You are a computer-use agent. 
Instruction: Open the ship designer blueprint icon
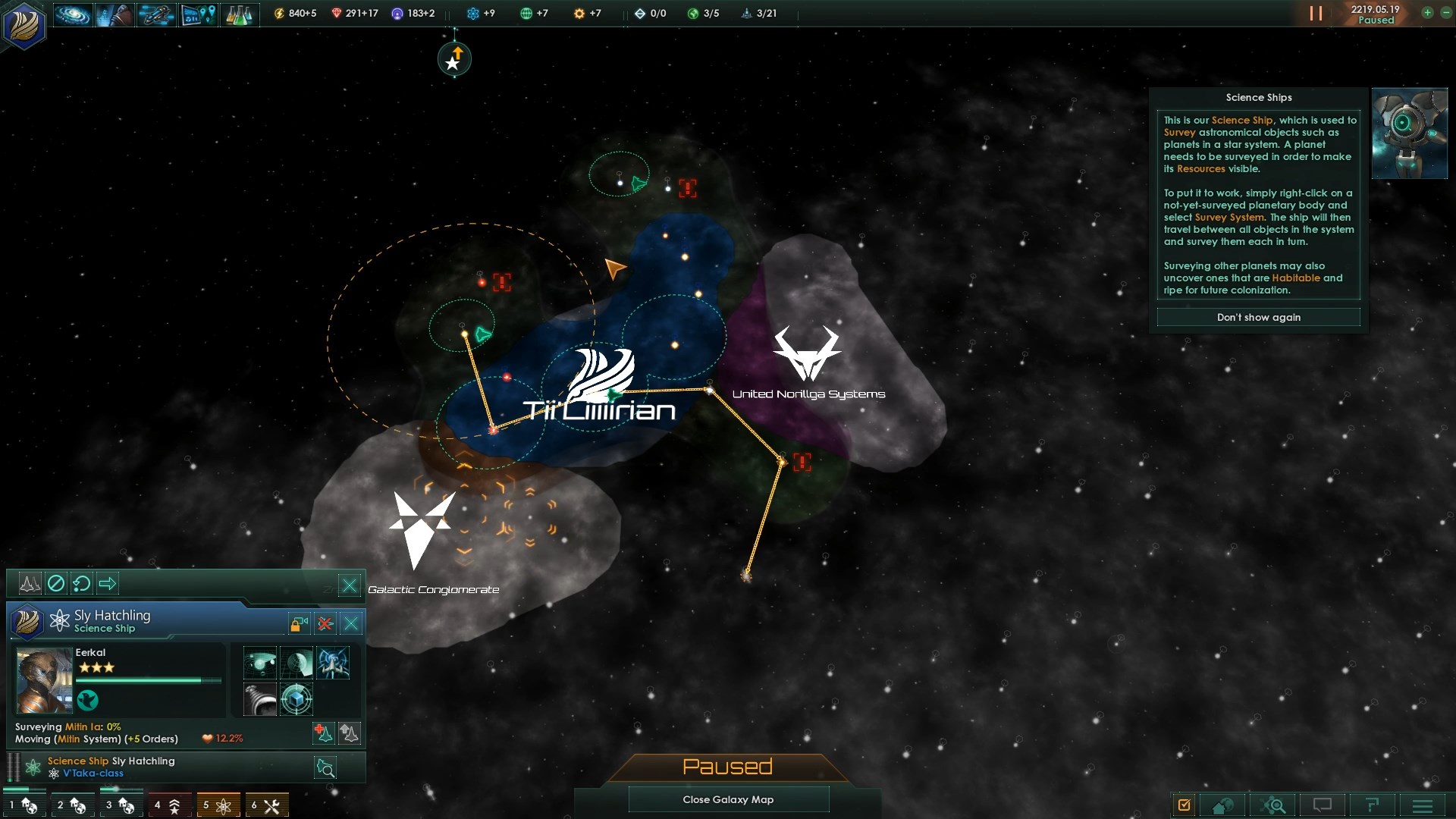[x=156, y=14]
